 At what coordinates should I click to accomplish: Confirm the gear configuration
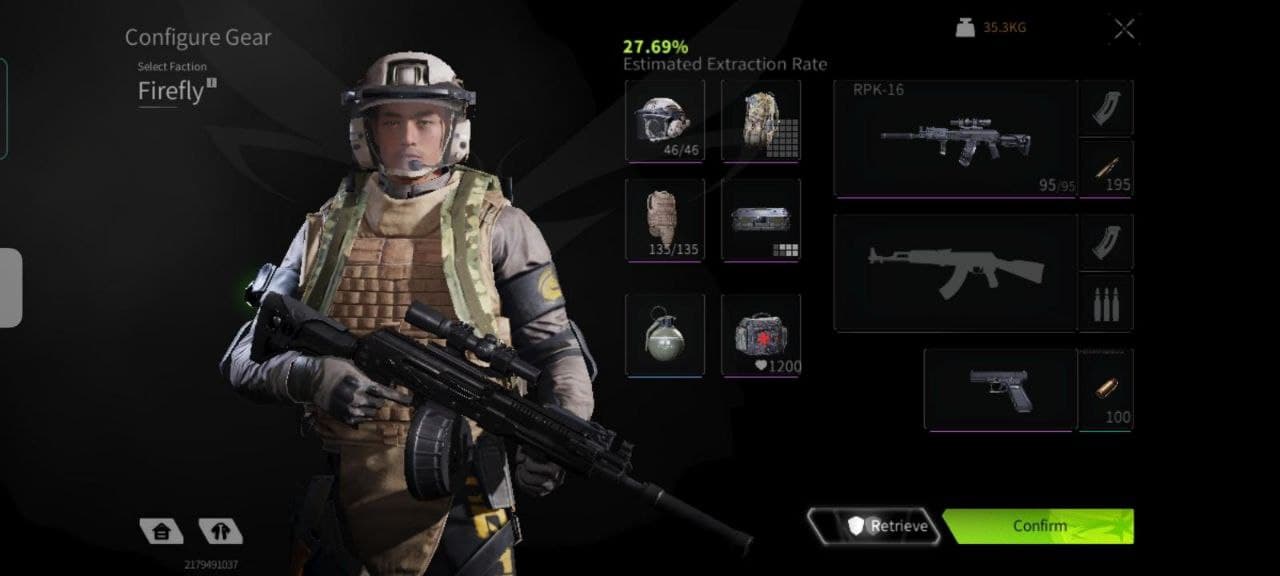[x=1039, y=526]
